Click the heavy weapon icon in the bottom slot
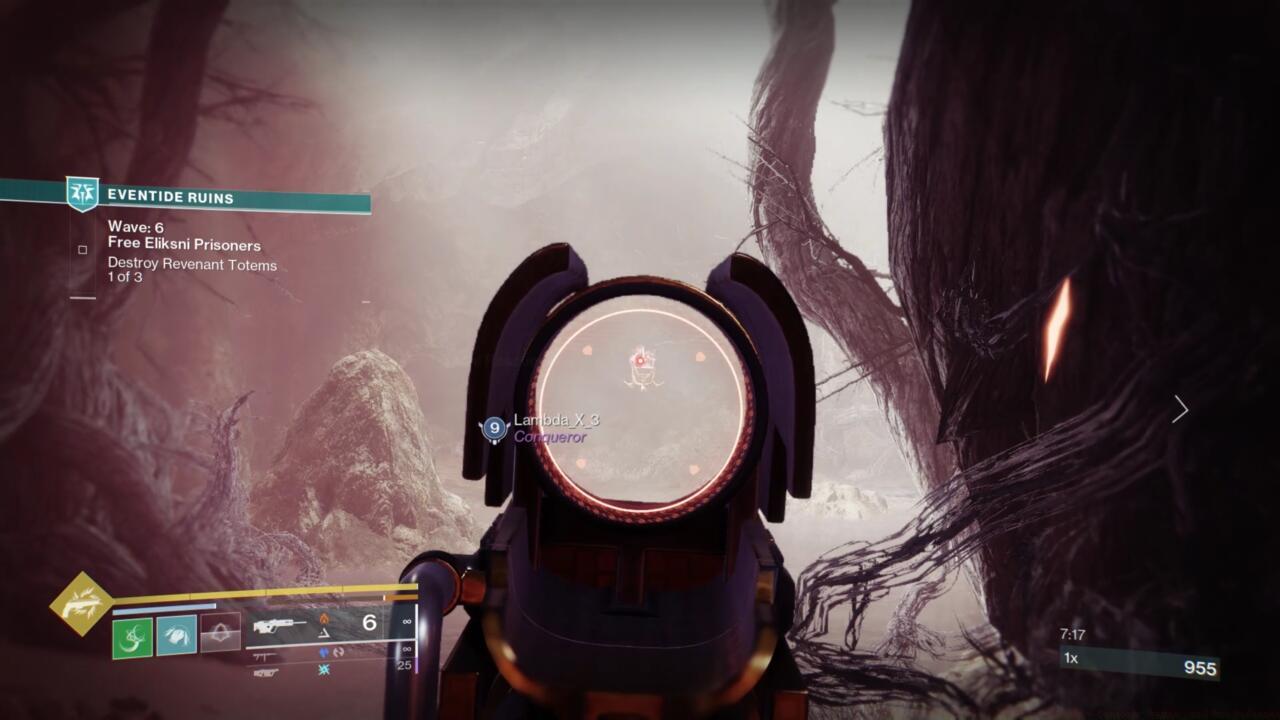 pos(264,673)
